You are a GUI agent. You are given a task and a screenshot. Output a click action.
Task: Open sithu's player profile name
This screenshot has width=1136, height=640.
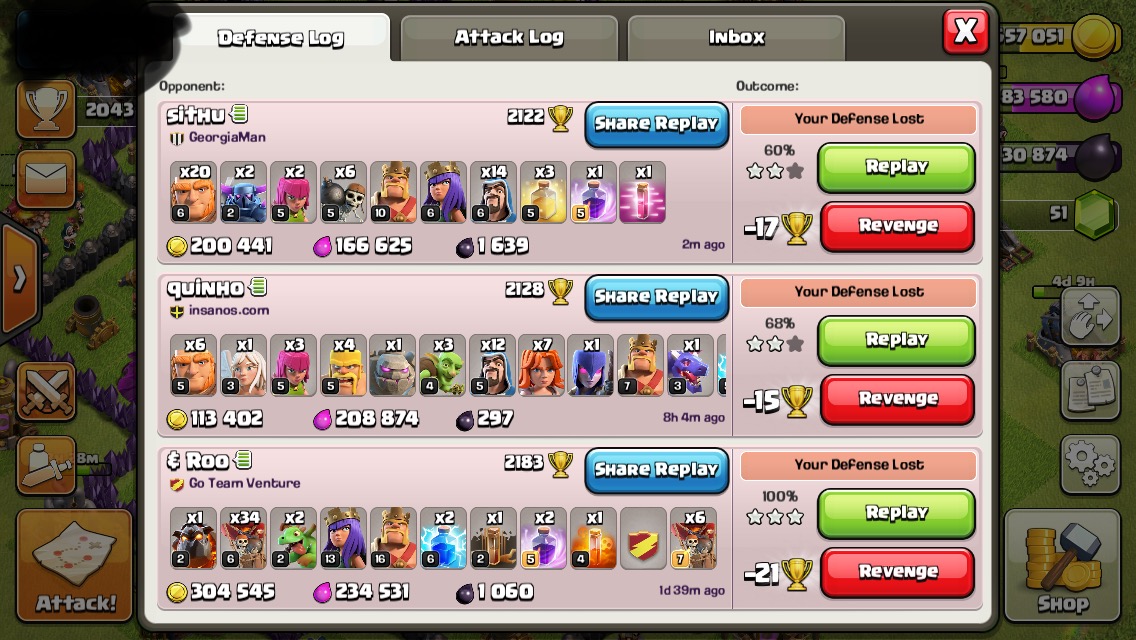(x=195, y=116)
